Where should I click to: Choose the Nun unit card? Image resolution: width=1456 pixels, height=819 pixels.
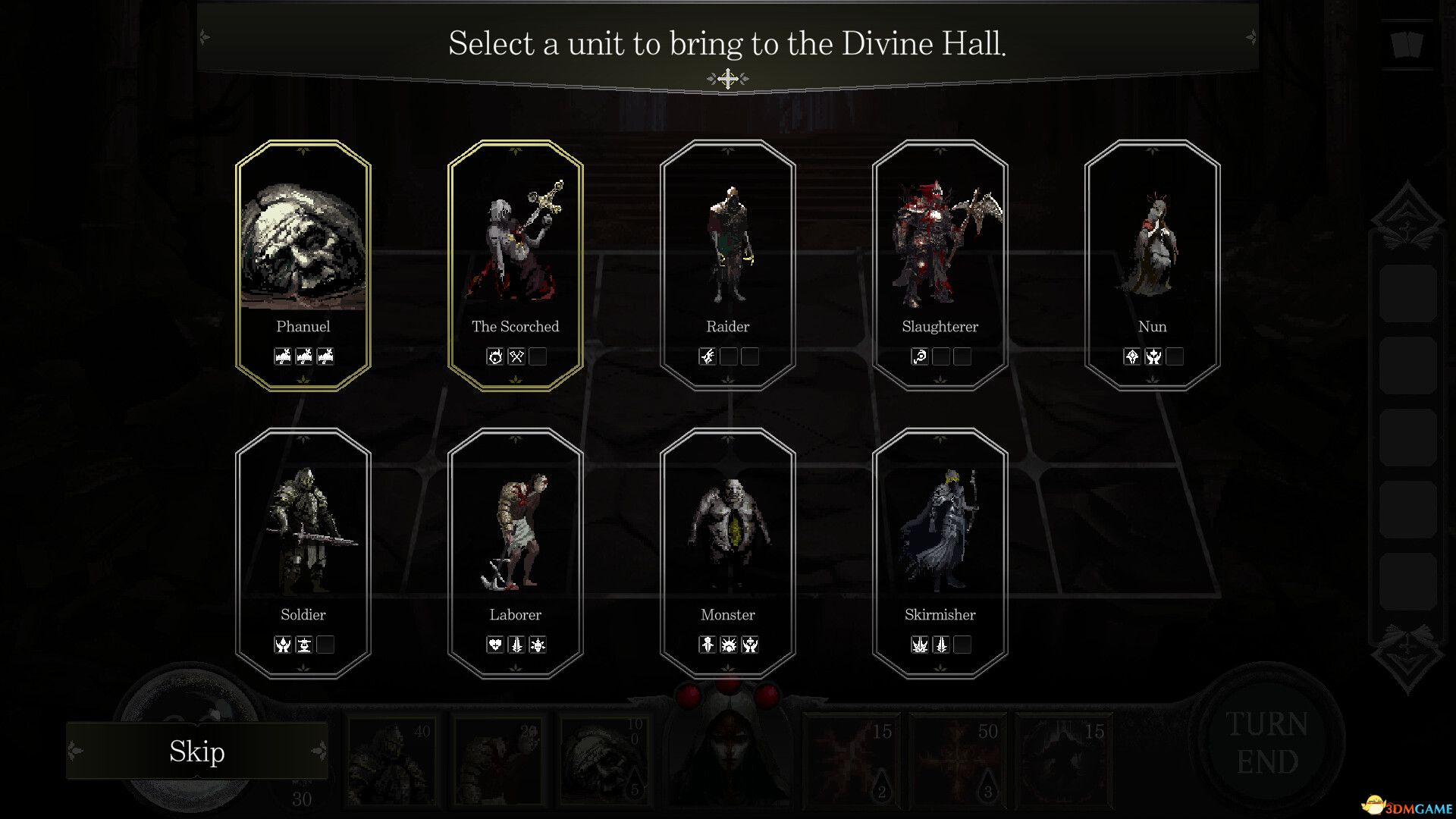tap(1153, 265)
